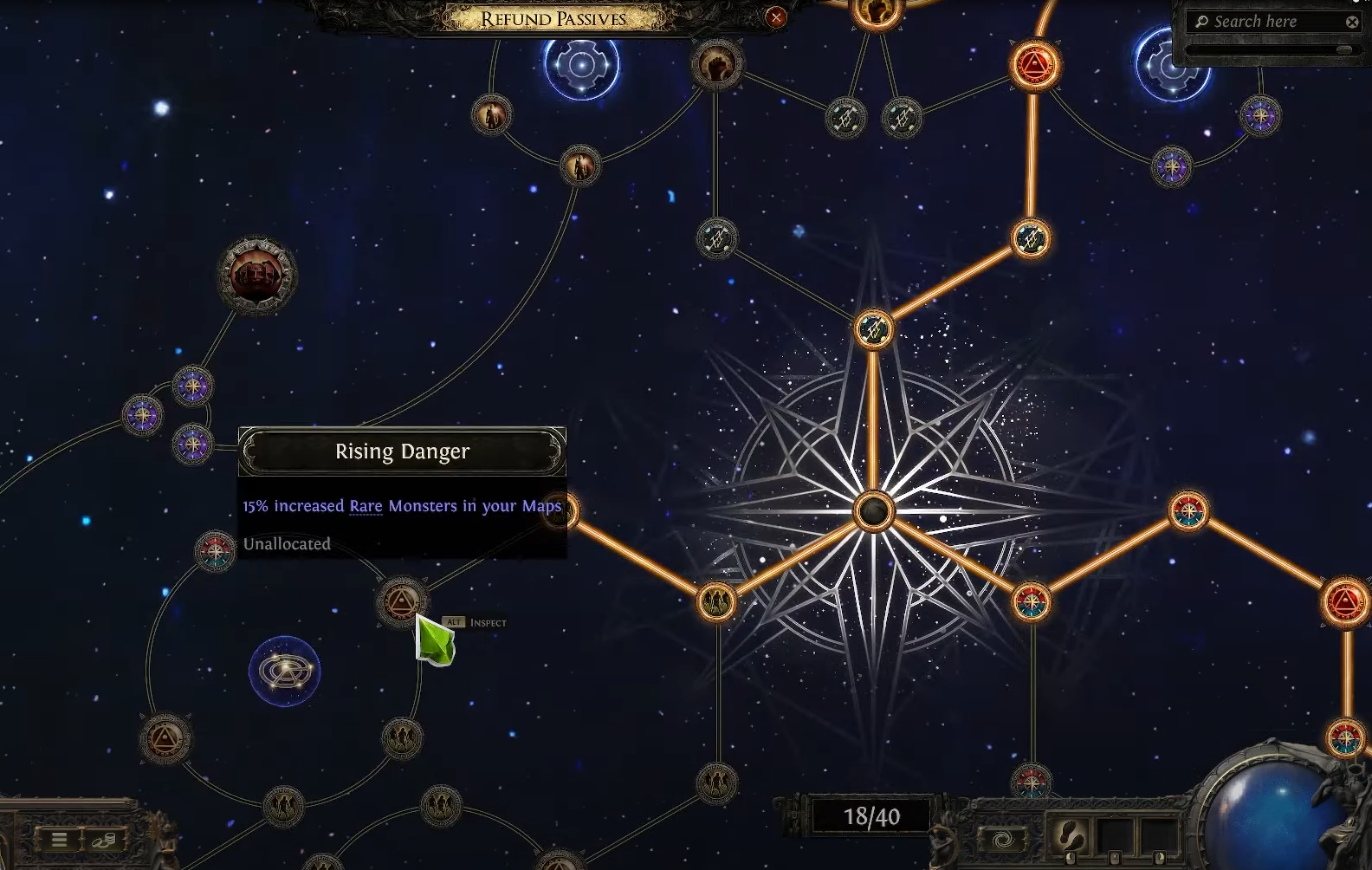Allocate the Rising Danger passive node
The width and height of the screenshot is (1372, 870).
click(x=402, y=601)
